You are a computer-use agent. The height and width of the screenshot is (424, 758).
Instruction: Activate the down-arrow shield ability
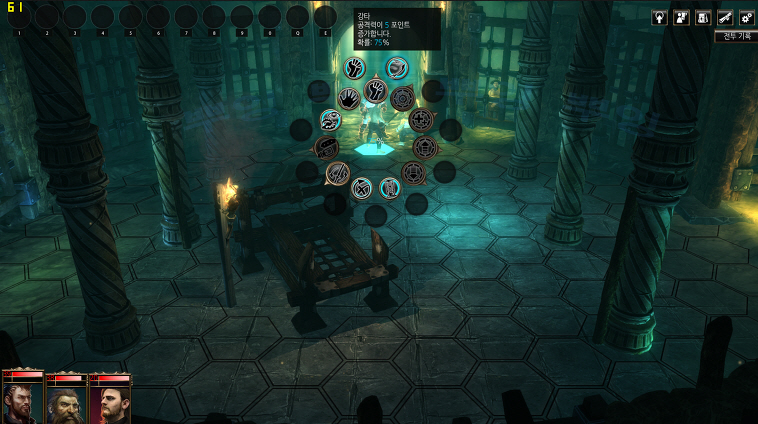(414, 173)
